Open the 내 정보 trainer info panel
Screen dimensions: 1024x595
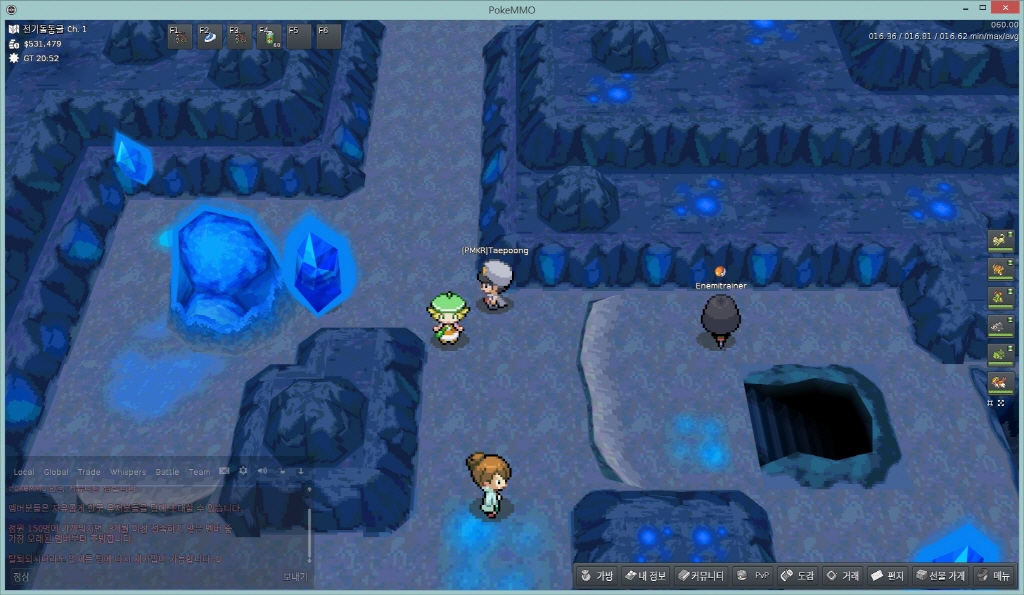[x=645, y=576]
